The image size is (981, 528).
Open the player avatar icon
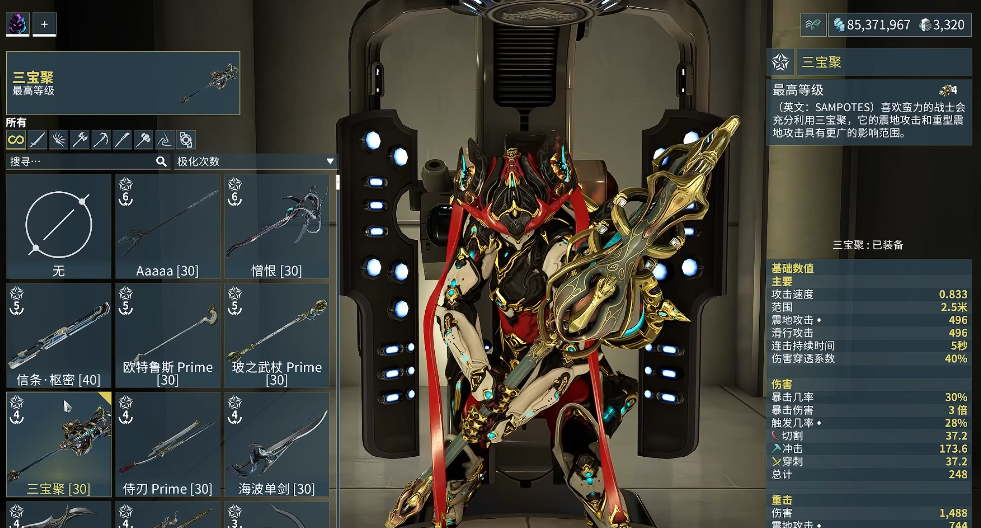17,24
